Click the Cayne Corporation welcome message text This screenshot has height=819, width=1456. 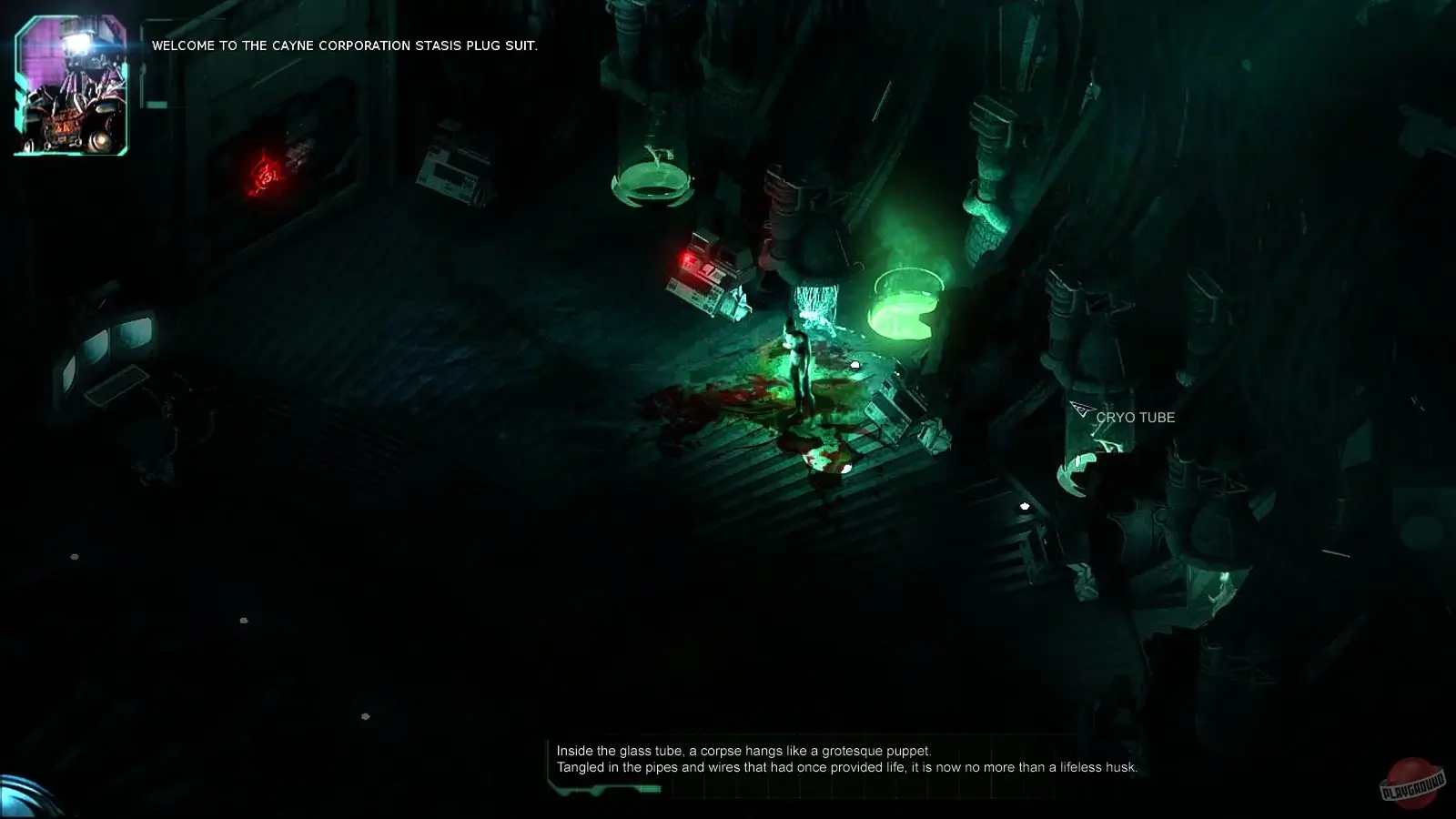coord(346,45)
